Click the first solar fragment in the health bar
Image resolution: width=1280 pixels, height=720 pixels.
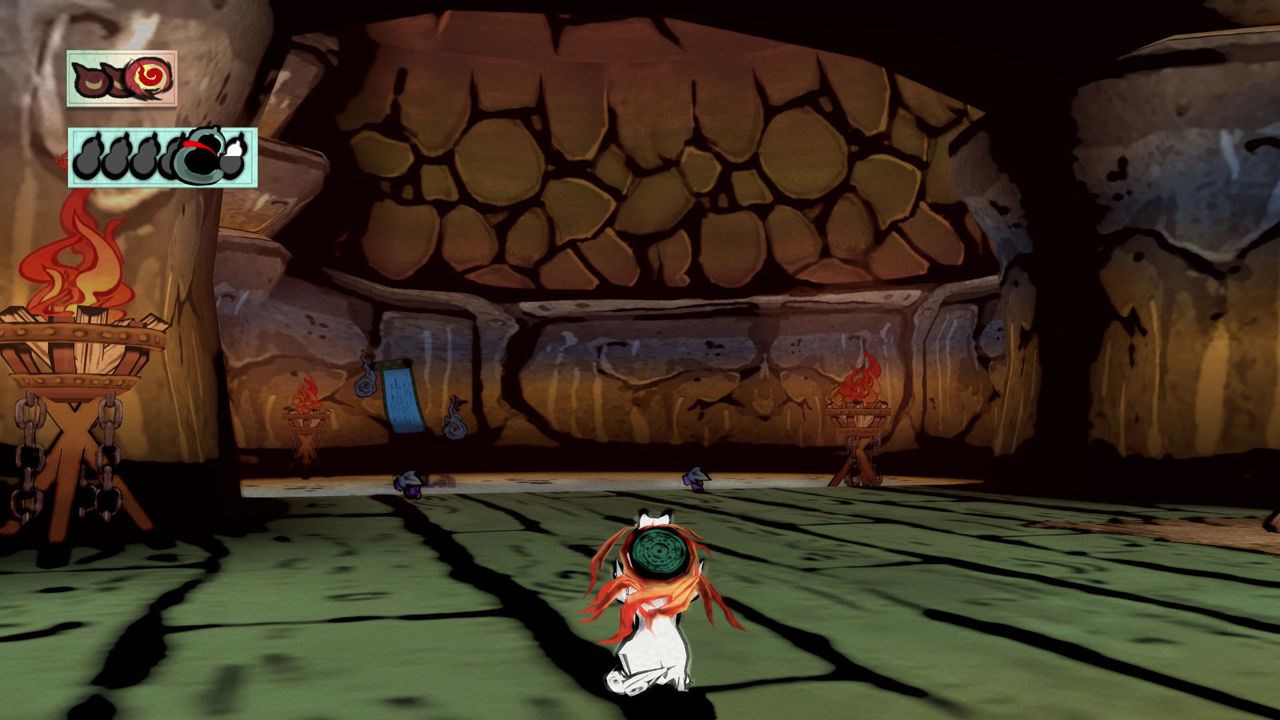click(x=90, y=78)
